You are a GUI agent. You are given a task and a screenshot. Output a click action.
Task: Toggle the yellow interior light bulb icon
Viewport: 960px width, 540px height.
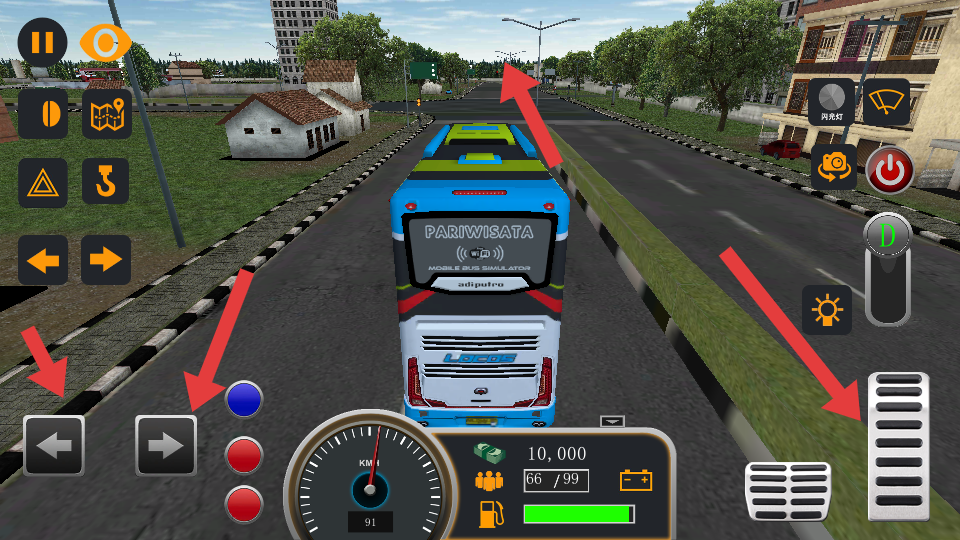(x=827, y=310)
